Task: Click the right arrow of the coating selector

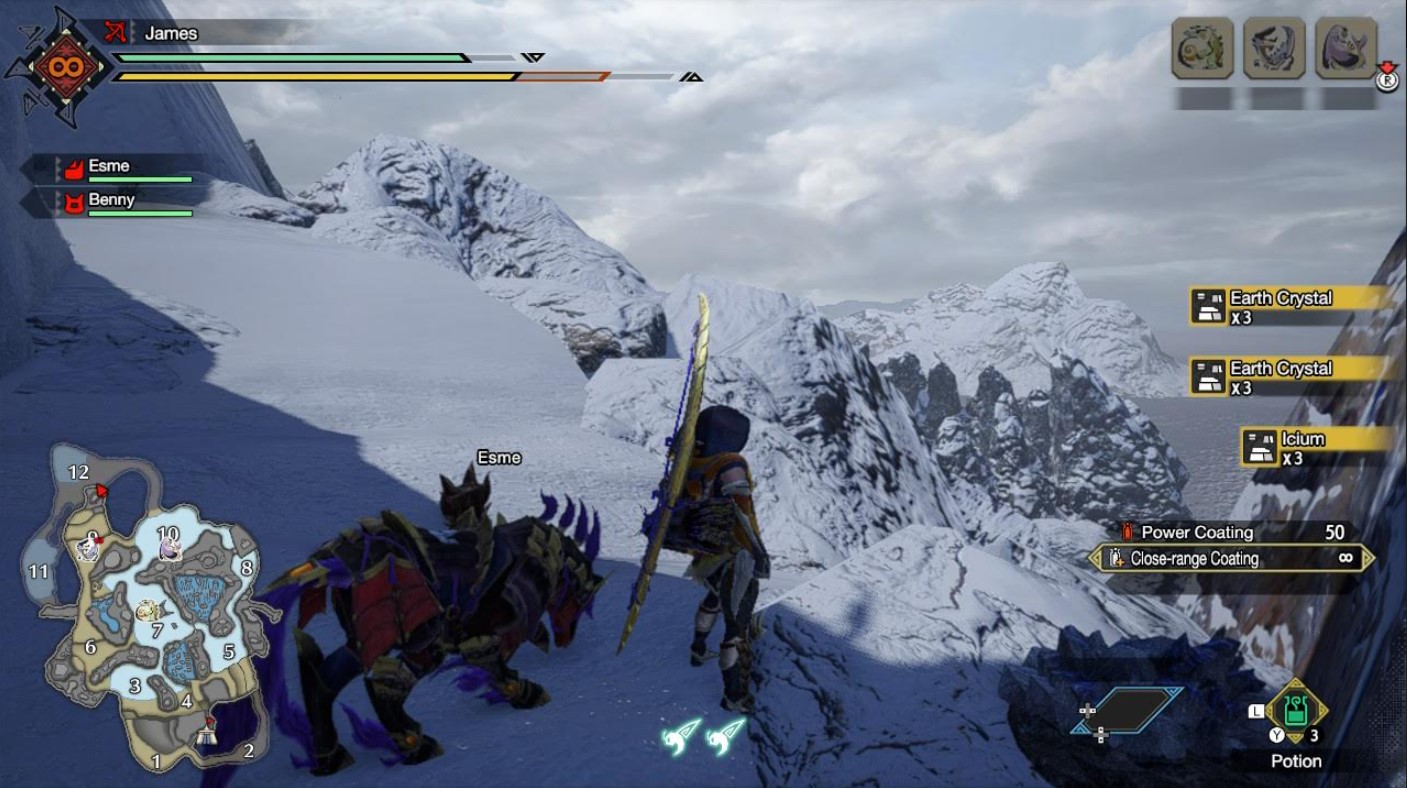Action: click(1368, 559)
